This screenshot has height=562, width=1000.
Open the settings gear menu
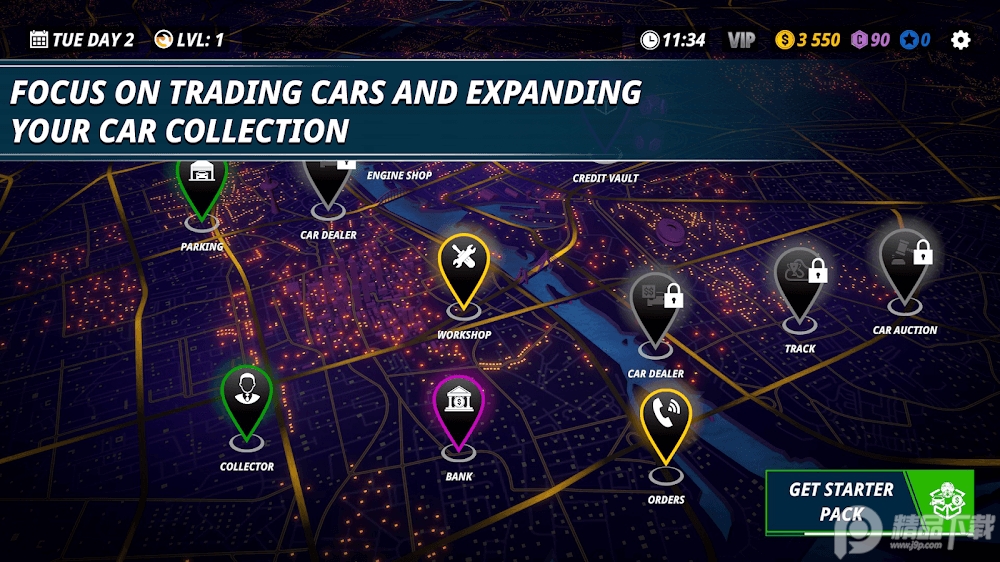(960, 40)
